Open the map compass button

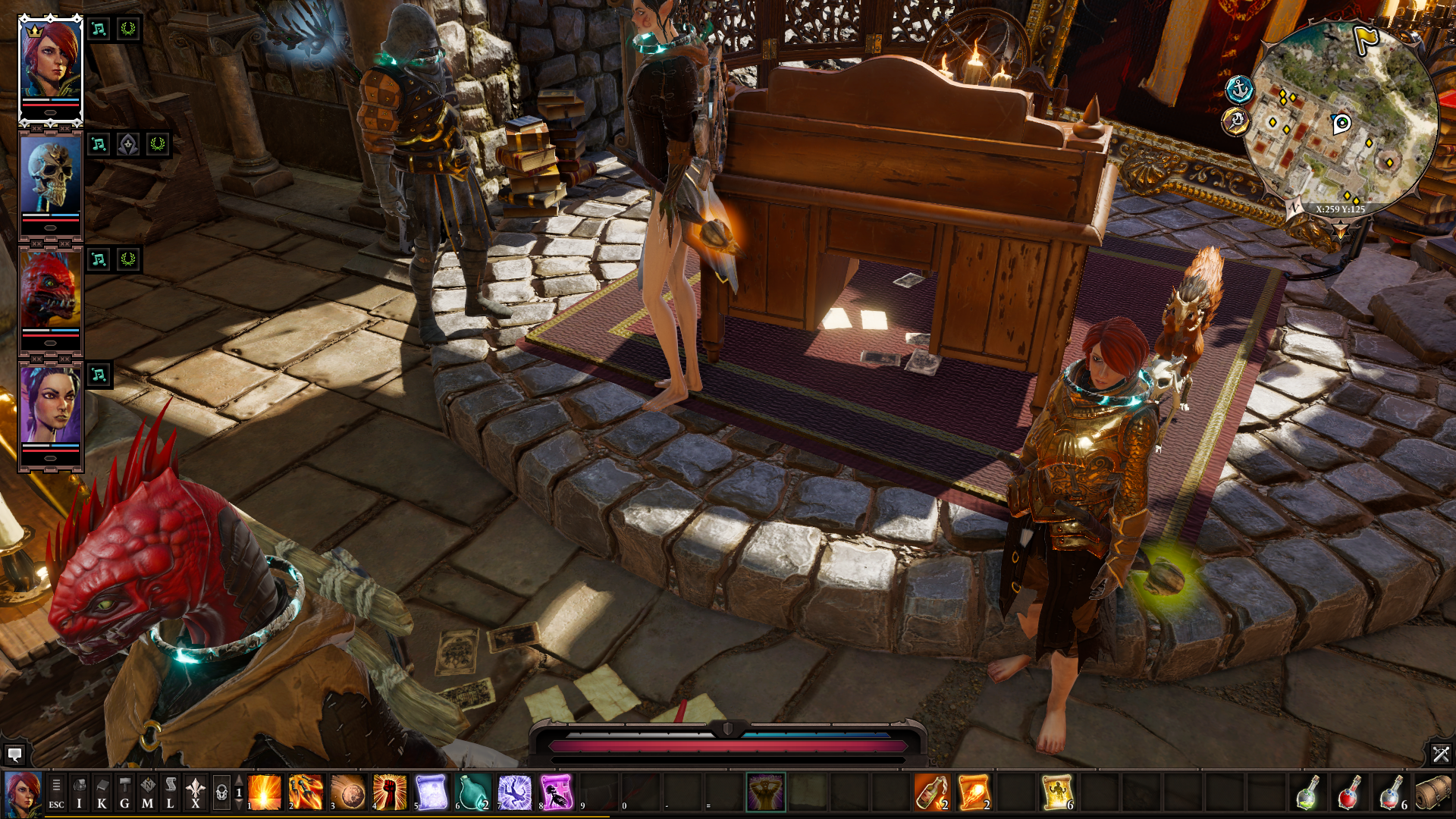point(147,793)
